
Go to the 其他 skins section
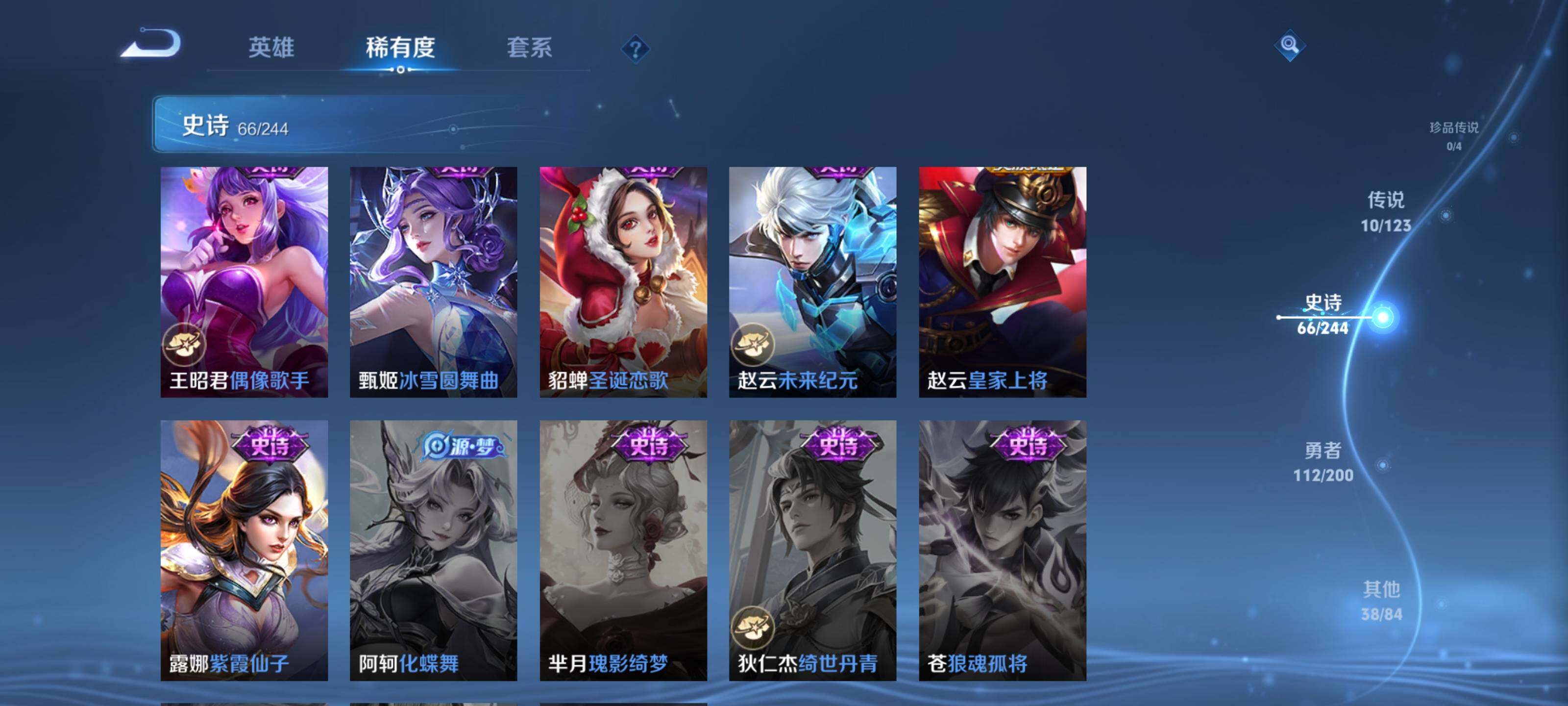click(1381, 601)
